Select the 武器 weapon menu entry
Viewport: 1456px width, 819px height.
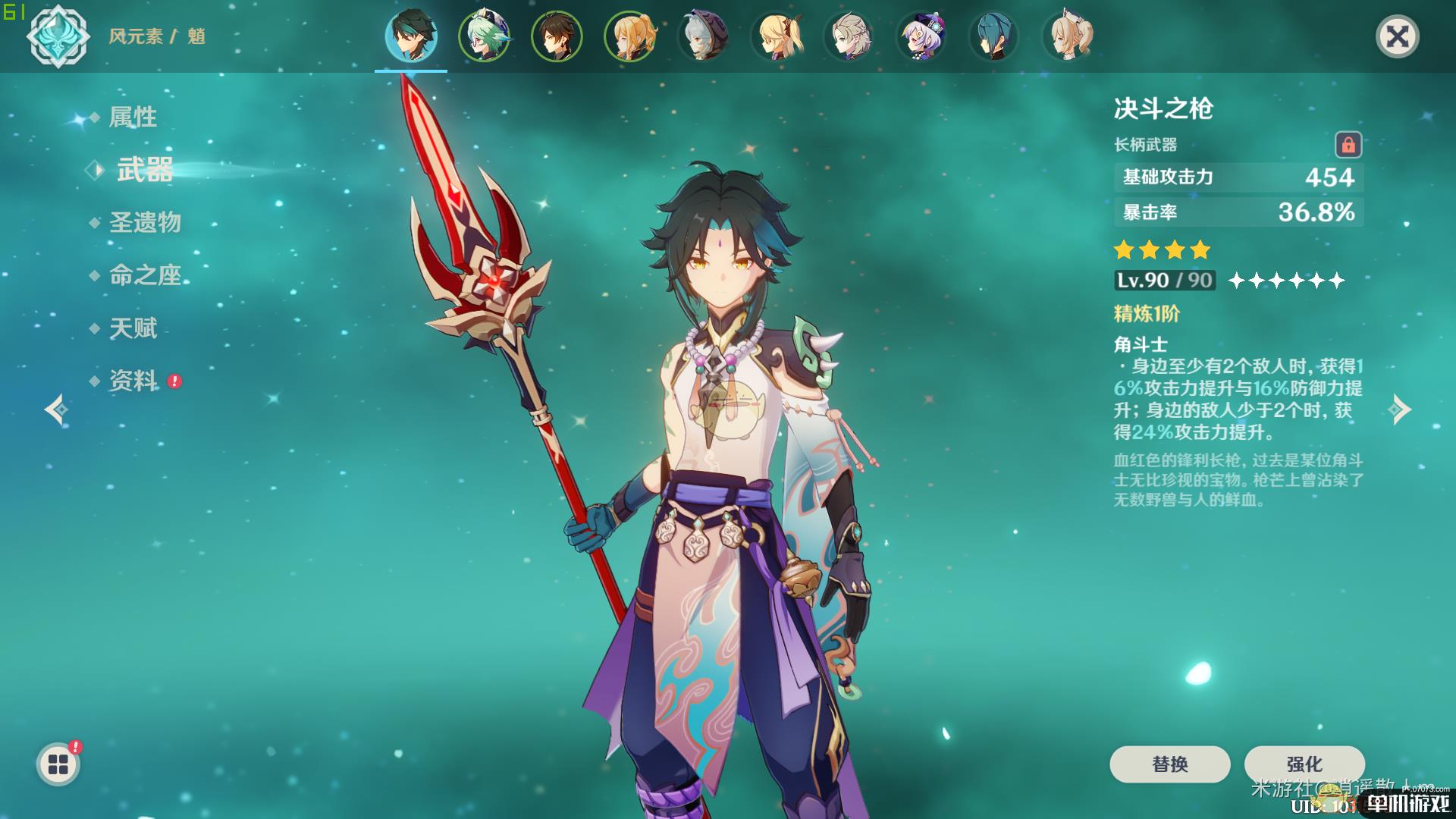point(144,170)
